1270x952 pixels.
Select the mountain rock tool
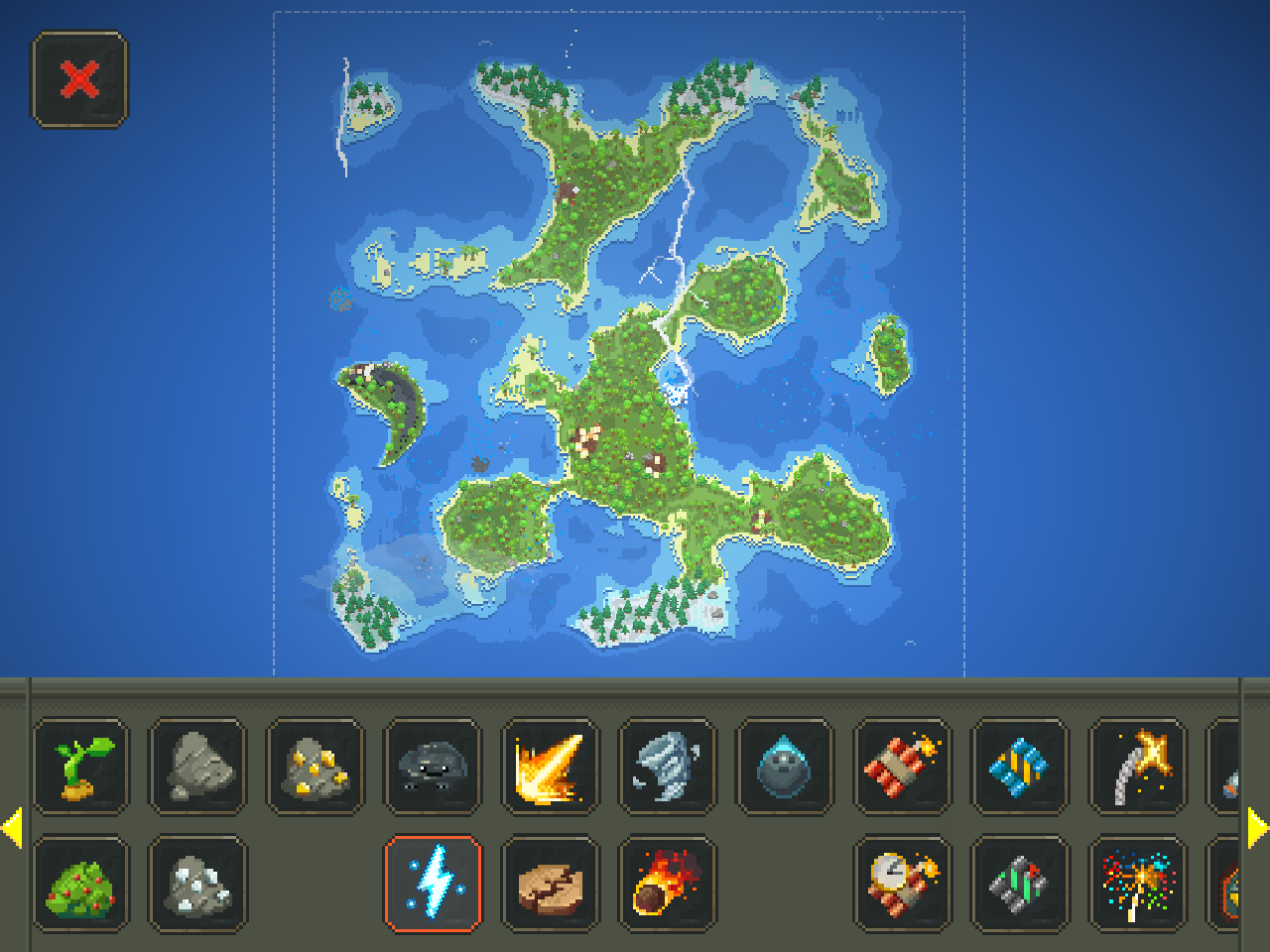(197, 767)
